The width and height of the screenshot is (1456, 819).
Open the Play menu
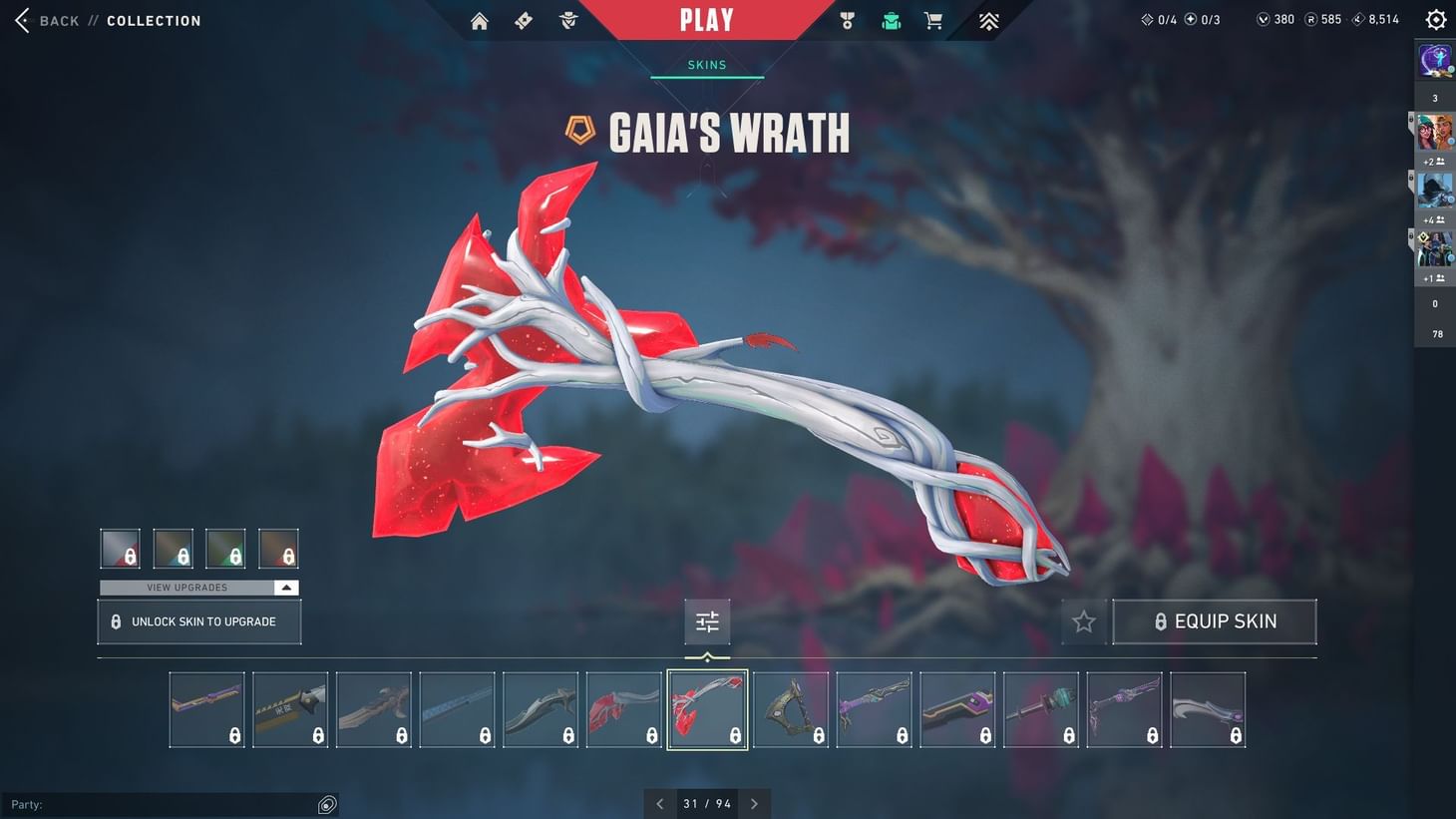[707, 19]
